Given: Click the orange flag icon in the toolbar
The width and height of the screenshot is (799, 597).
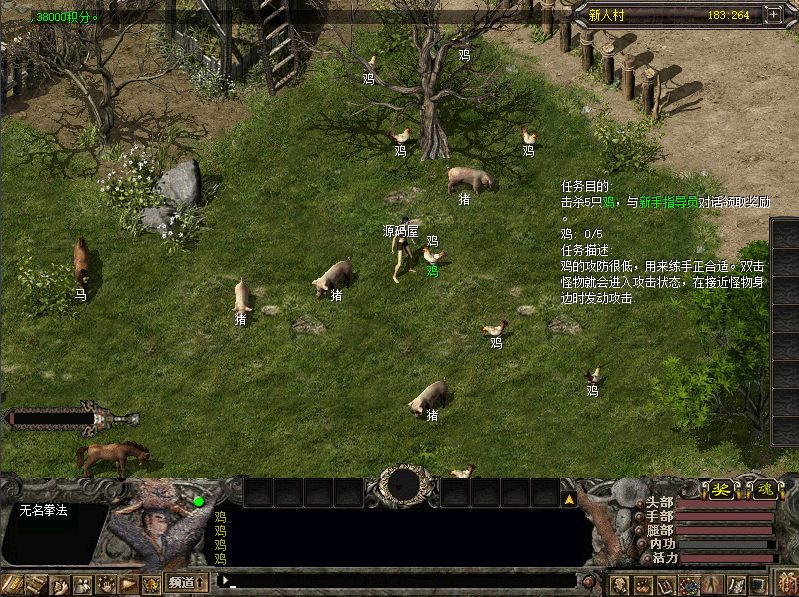Looking at the screenshot, I should [128, 584].
